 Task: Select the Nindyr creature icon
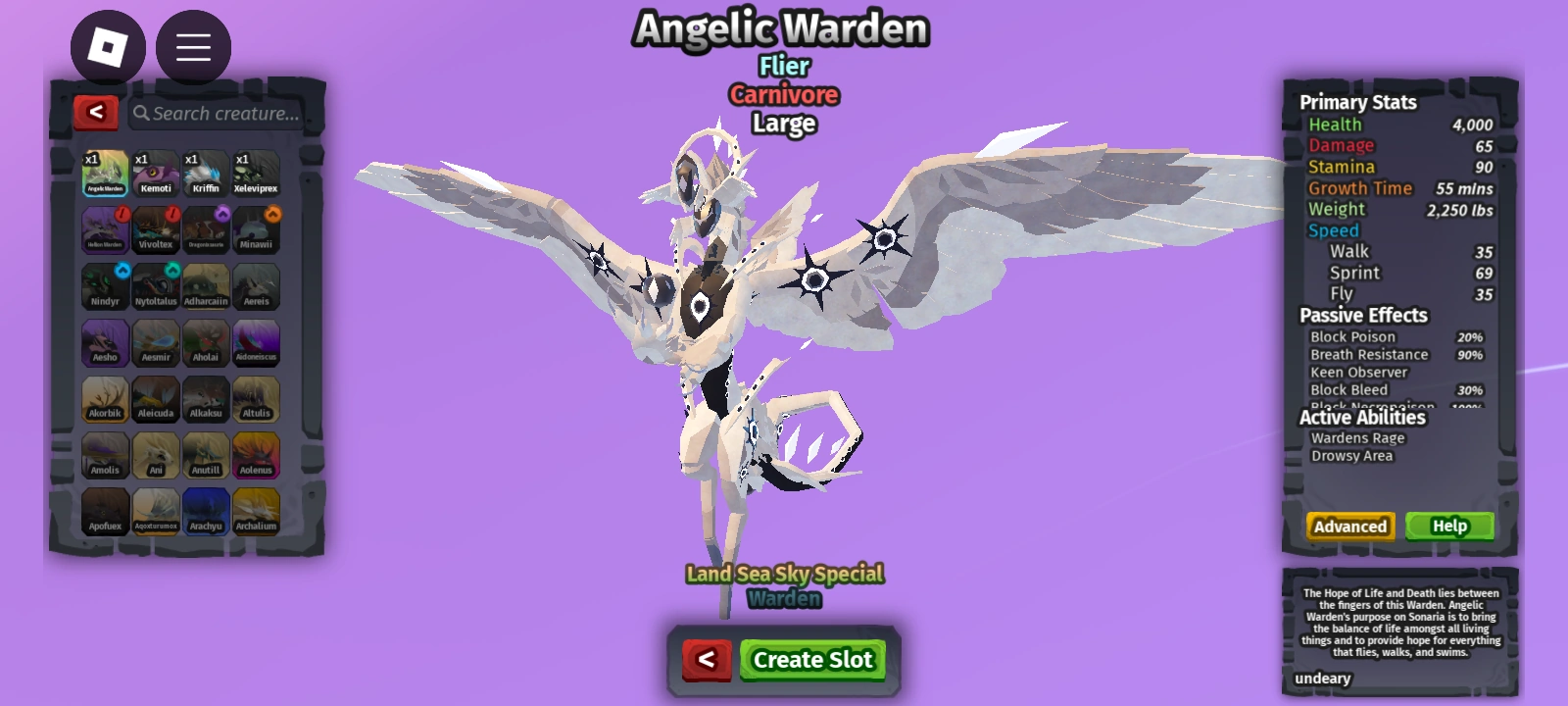pyautogui.click(x=104, y=285)
